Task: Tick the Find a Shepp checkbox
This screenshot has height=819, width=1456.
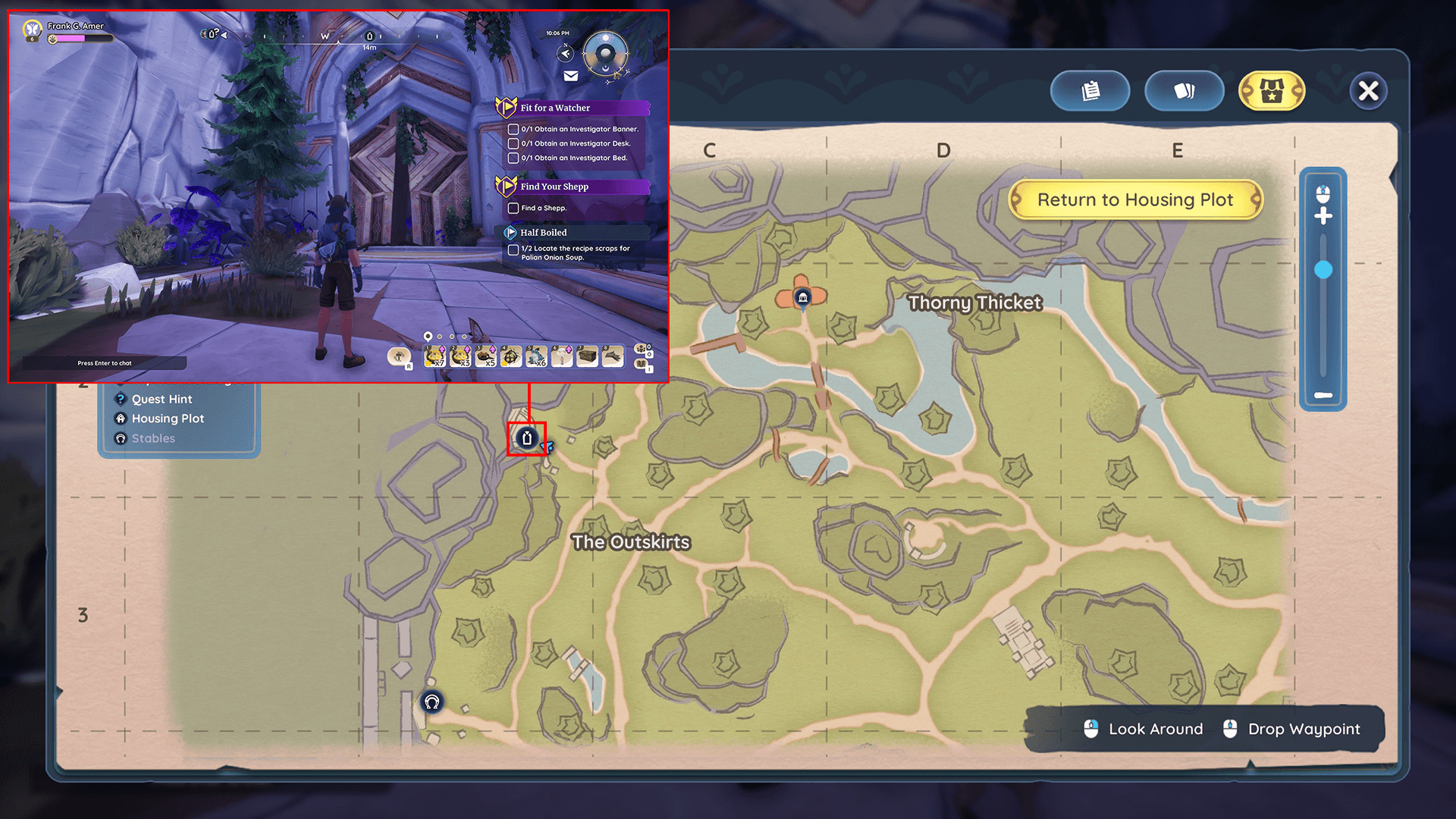Action: coord(513,209)
